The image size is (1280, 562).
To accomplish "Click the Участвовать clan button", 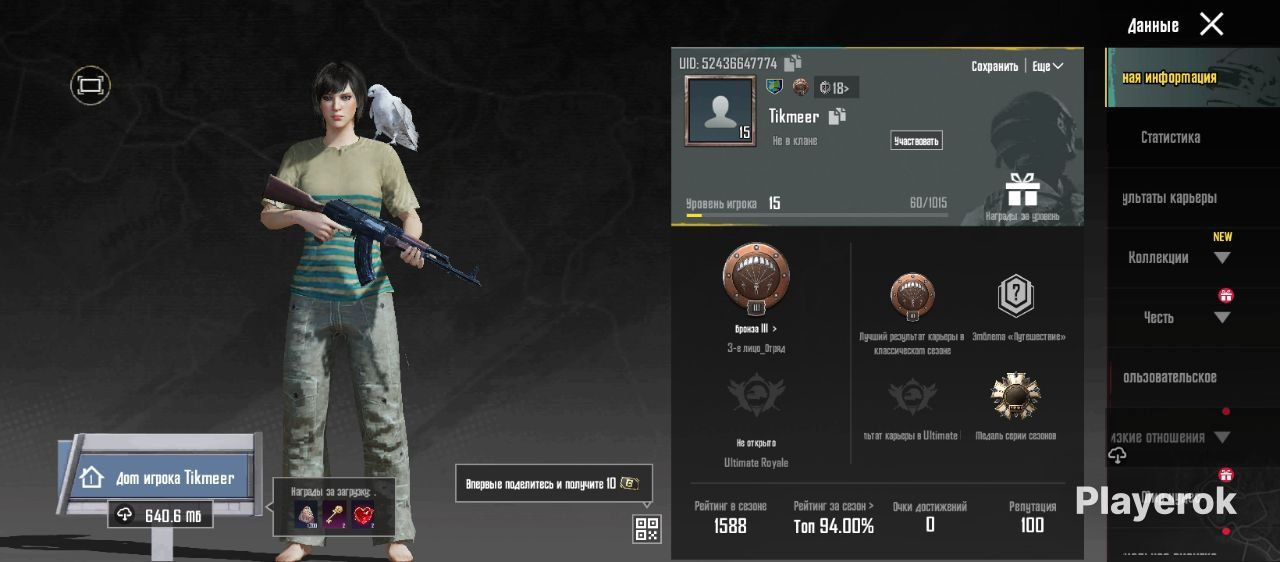I will coord(916,141).
